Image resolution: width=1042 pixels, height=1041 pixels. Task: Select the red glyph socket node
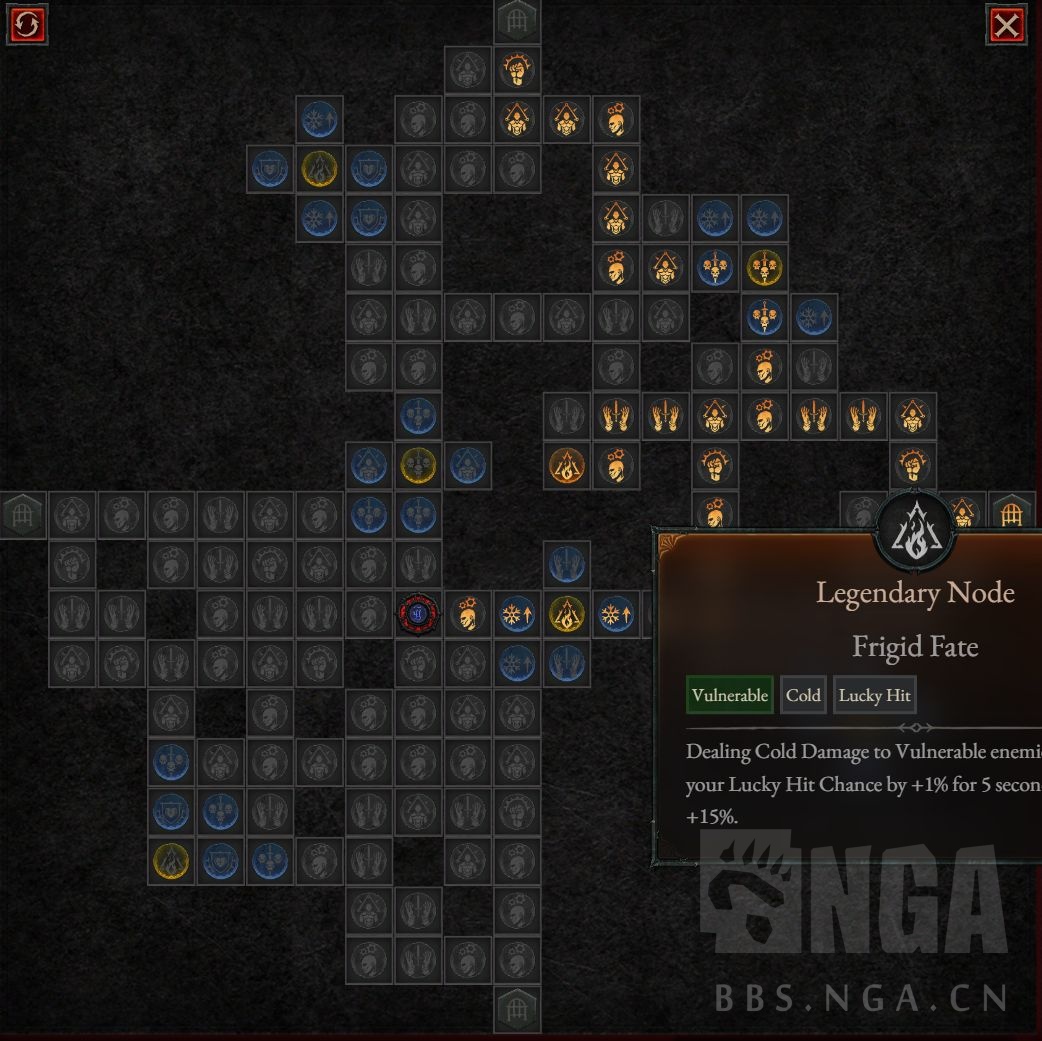coord(418,613)
